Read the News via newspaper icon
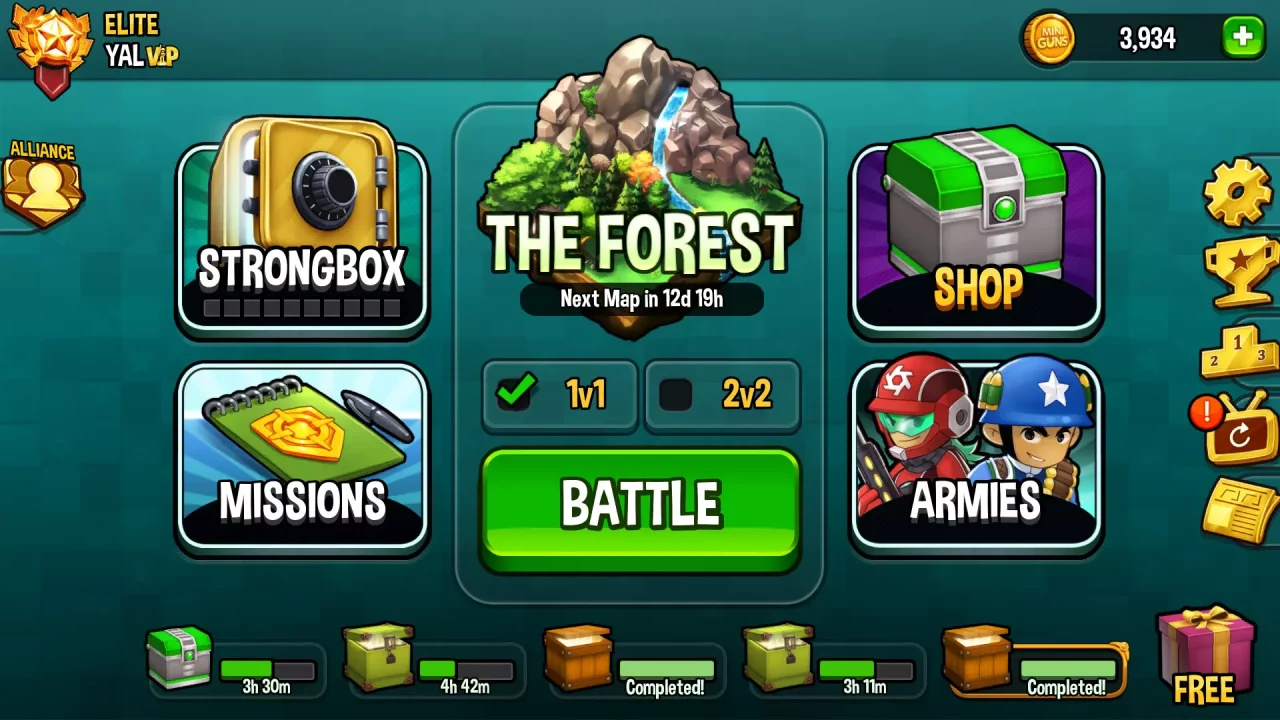 tap(1240, 505)
